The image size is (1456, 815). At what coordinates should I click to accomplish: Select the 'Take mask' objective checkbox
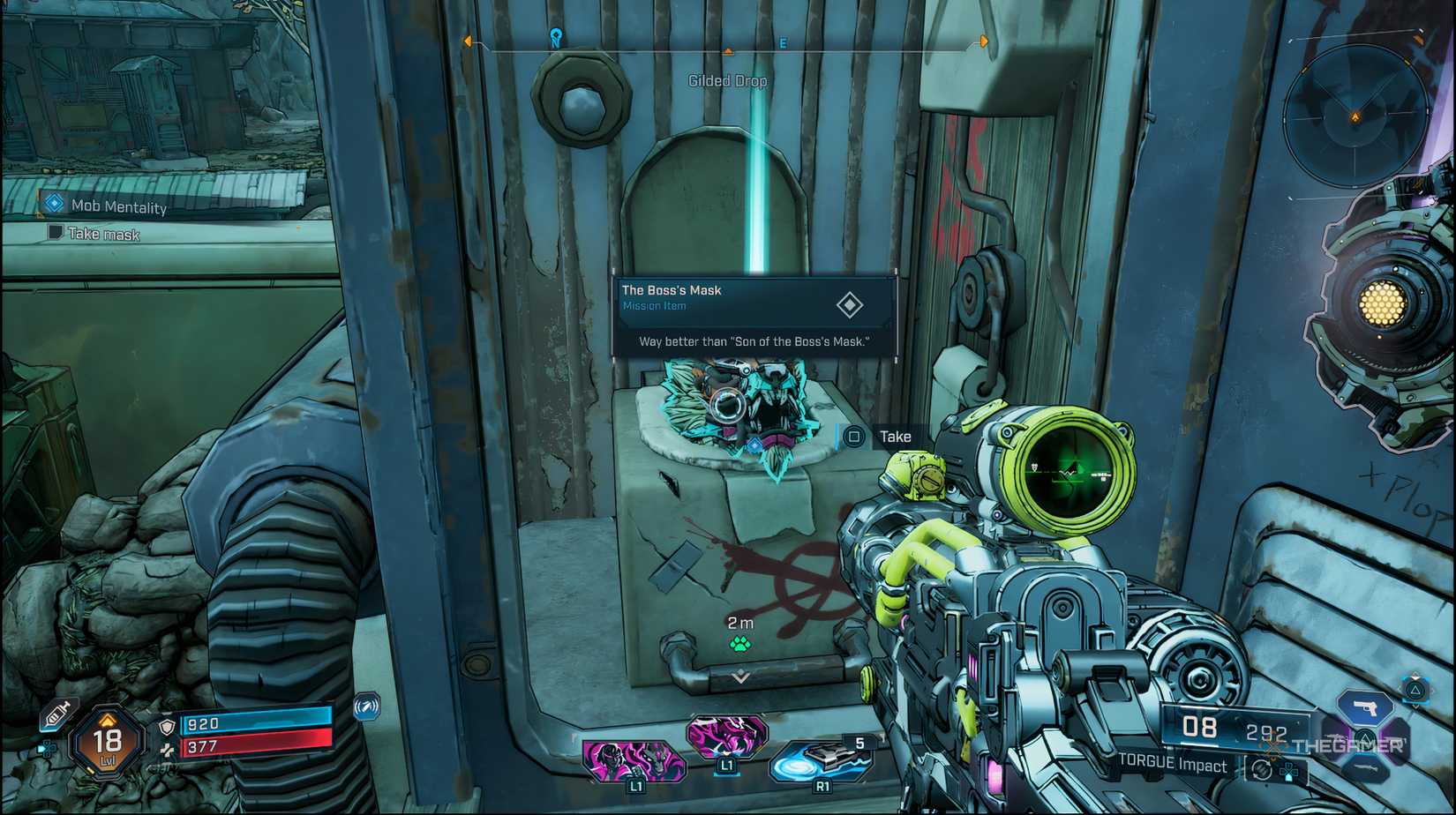click(56, 233)
